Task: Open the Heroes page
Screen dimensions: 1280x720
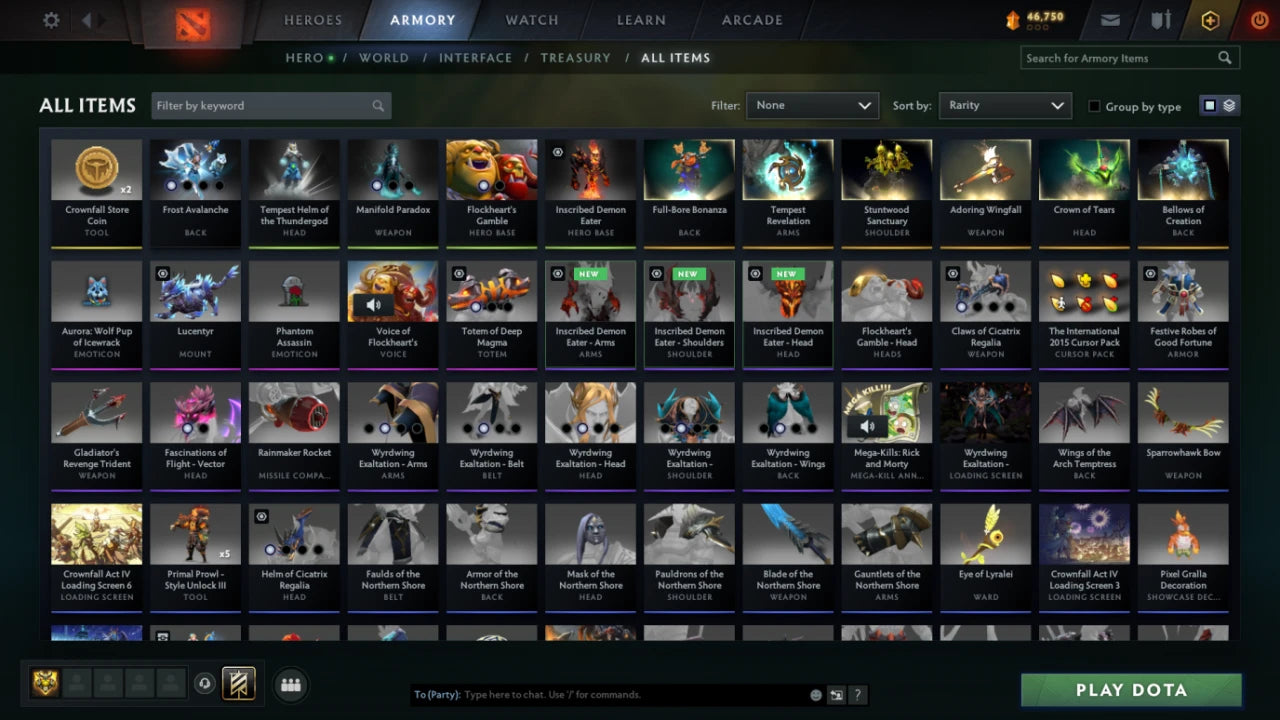Action: click(313, 20)
